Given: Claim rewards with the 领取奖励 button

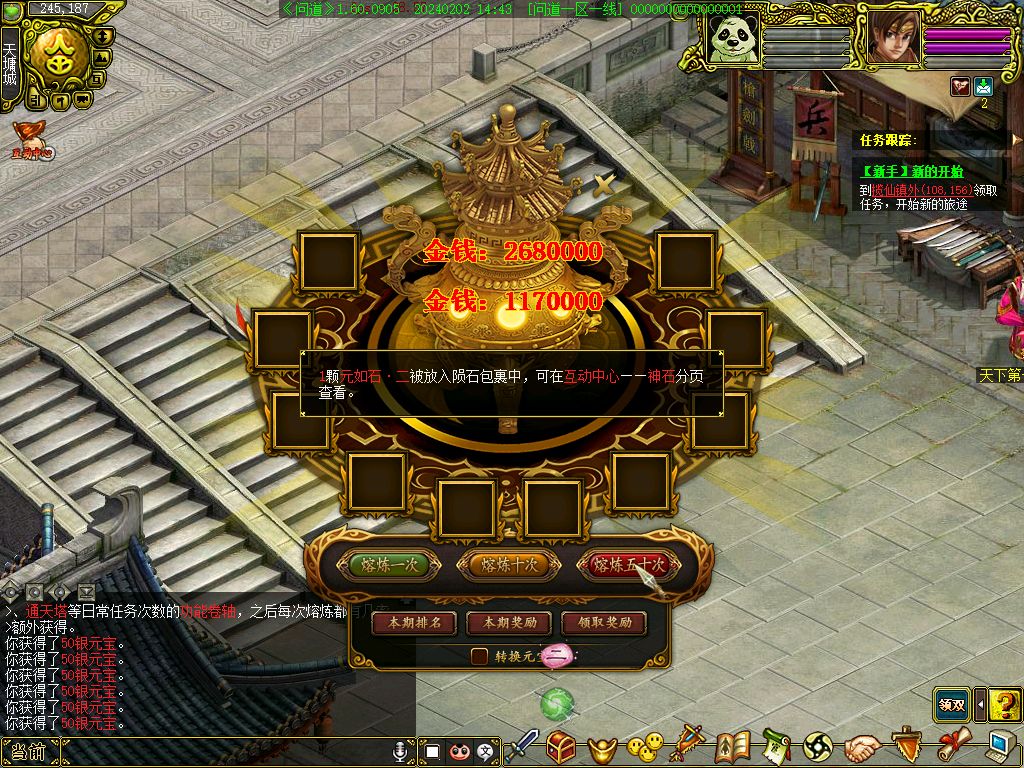Looking at the screenshot, I should coord(604,622).
